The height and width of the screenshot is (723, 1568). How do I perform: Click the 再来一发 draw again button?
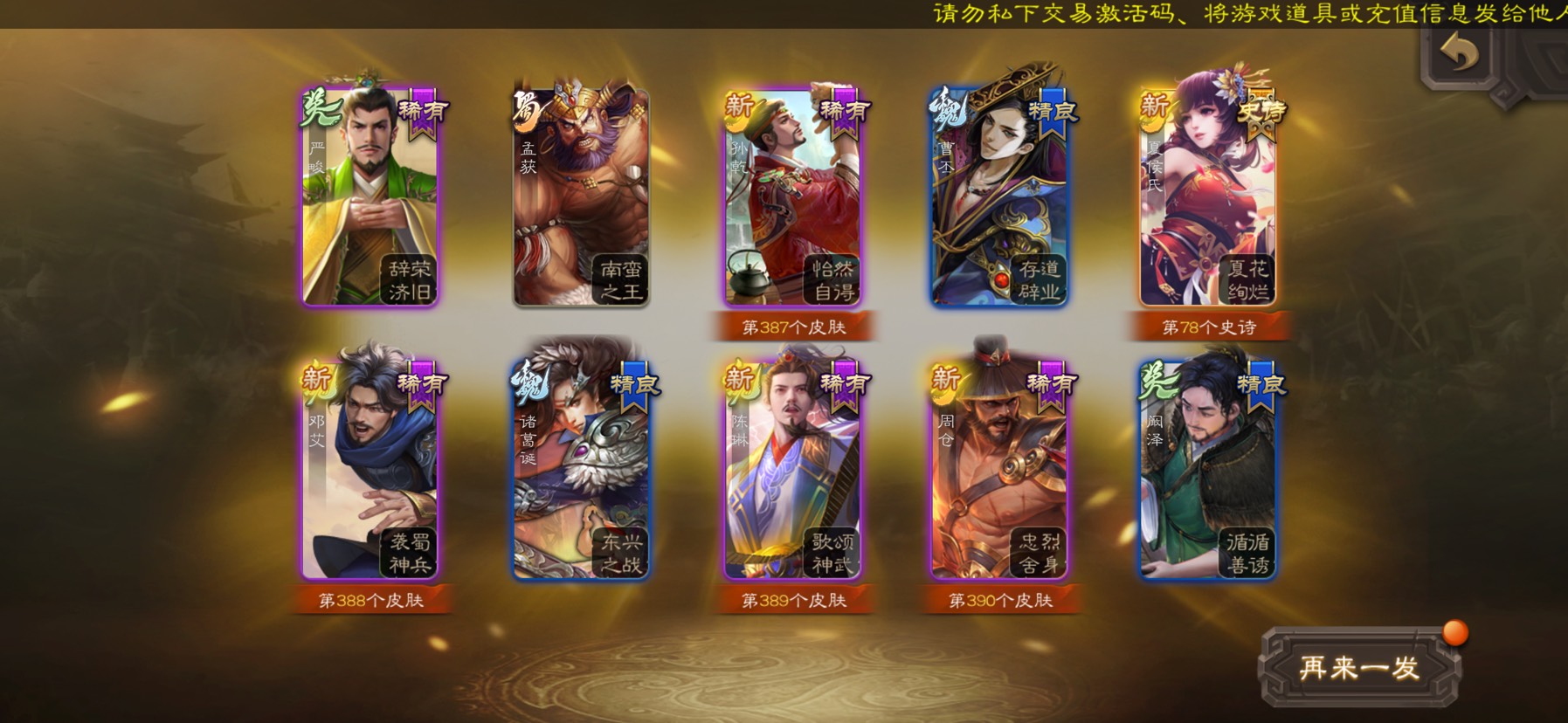[x=1359, y=668]
